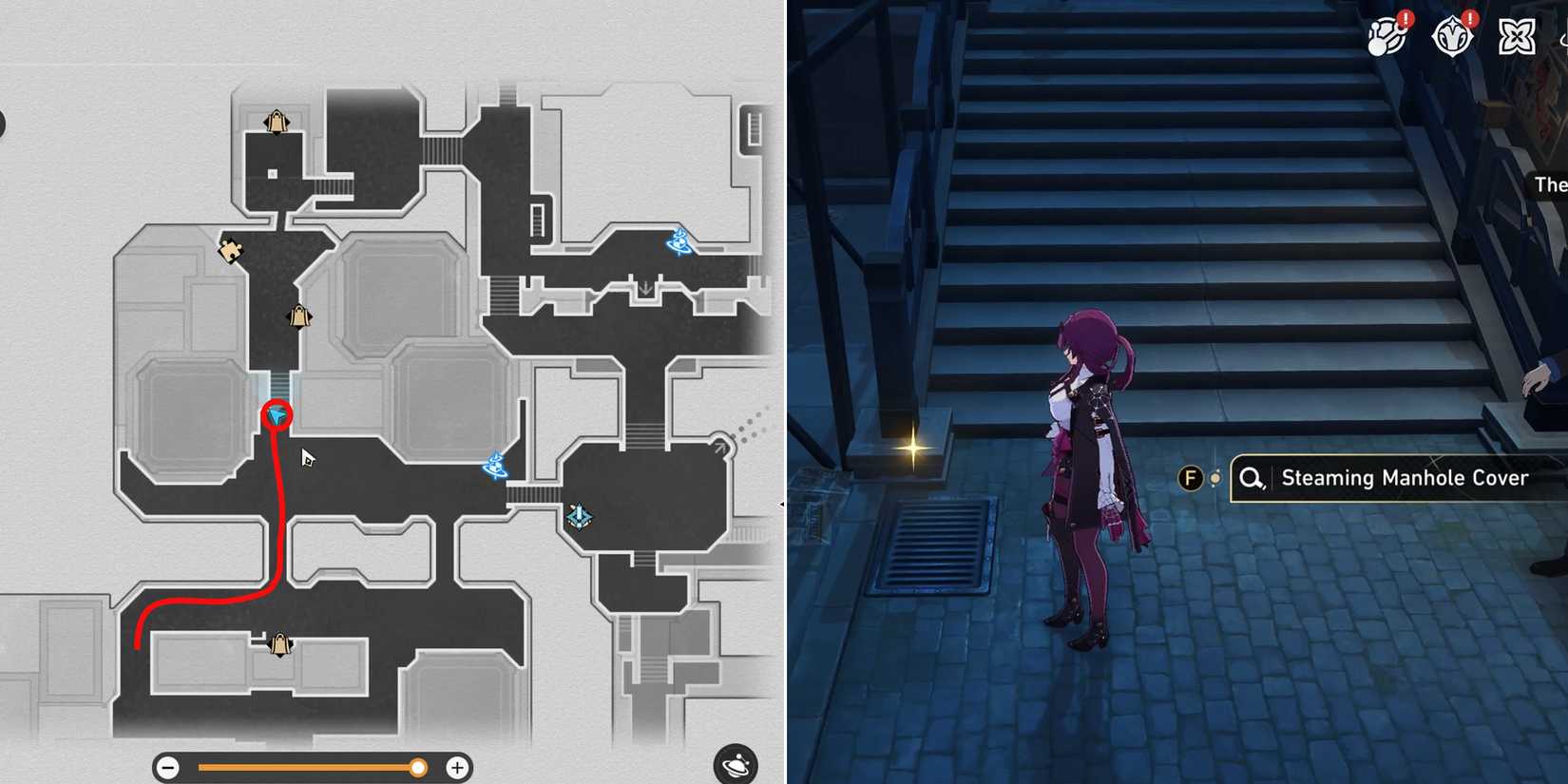Screen dimensions: 1568x784
Task: Select the flower-shaped menu icon top right
Action: tap(1515, 35)
